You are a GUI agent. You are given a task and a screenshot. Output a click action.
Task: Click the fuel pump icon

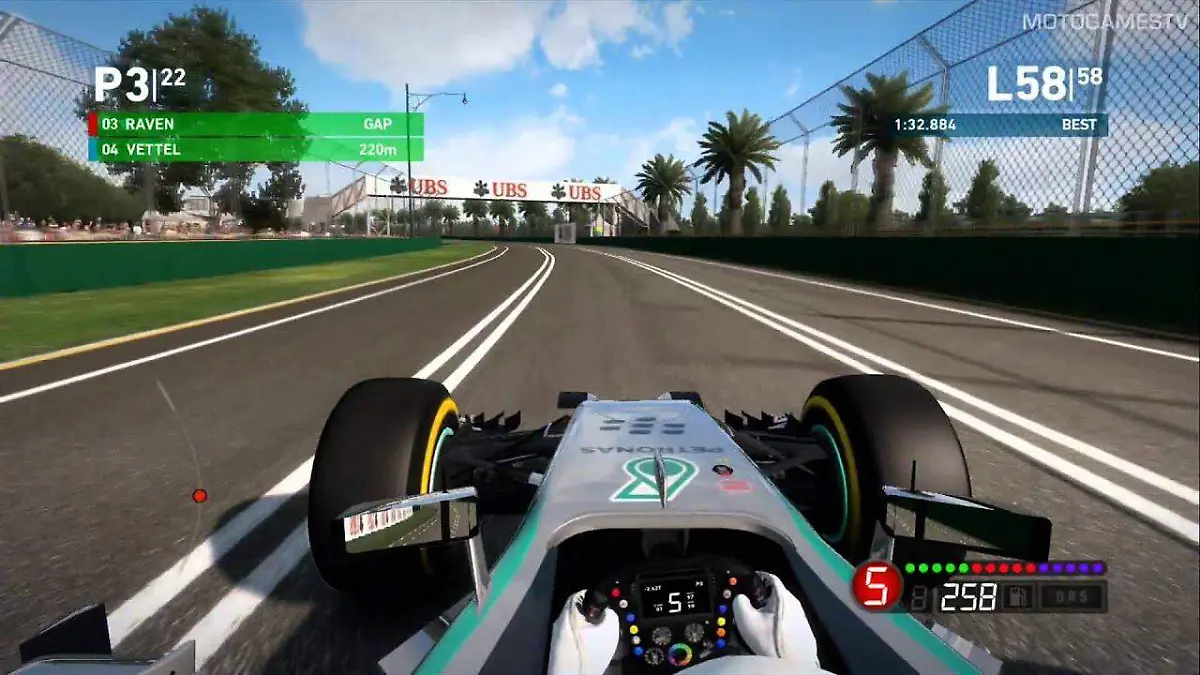pyautogui.click(x=1020, y=597)
